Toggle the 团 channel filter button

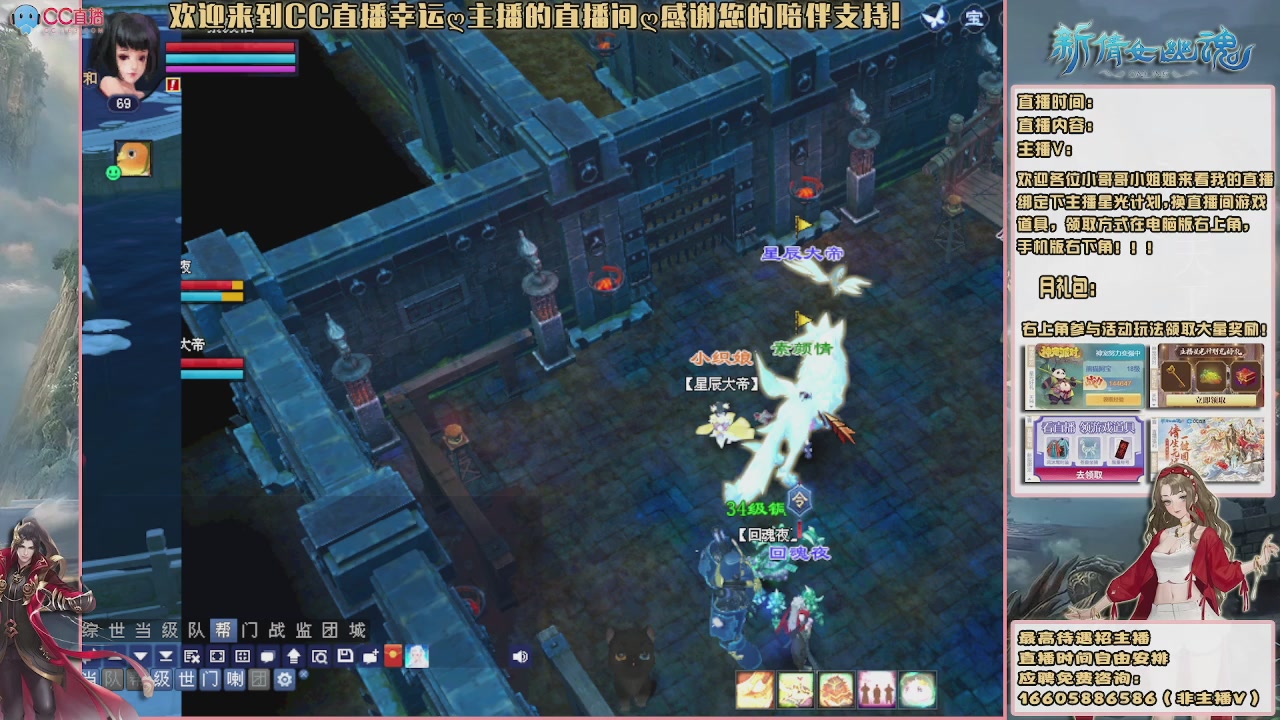260,678
